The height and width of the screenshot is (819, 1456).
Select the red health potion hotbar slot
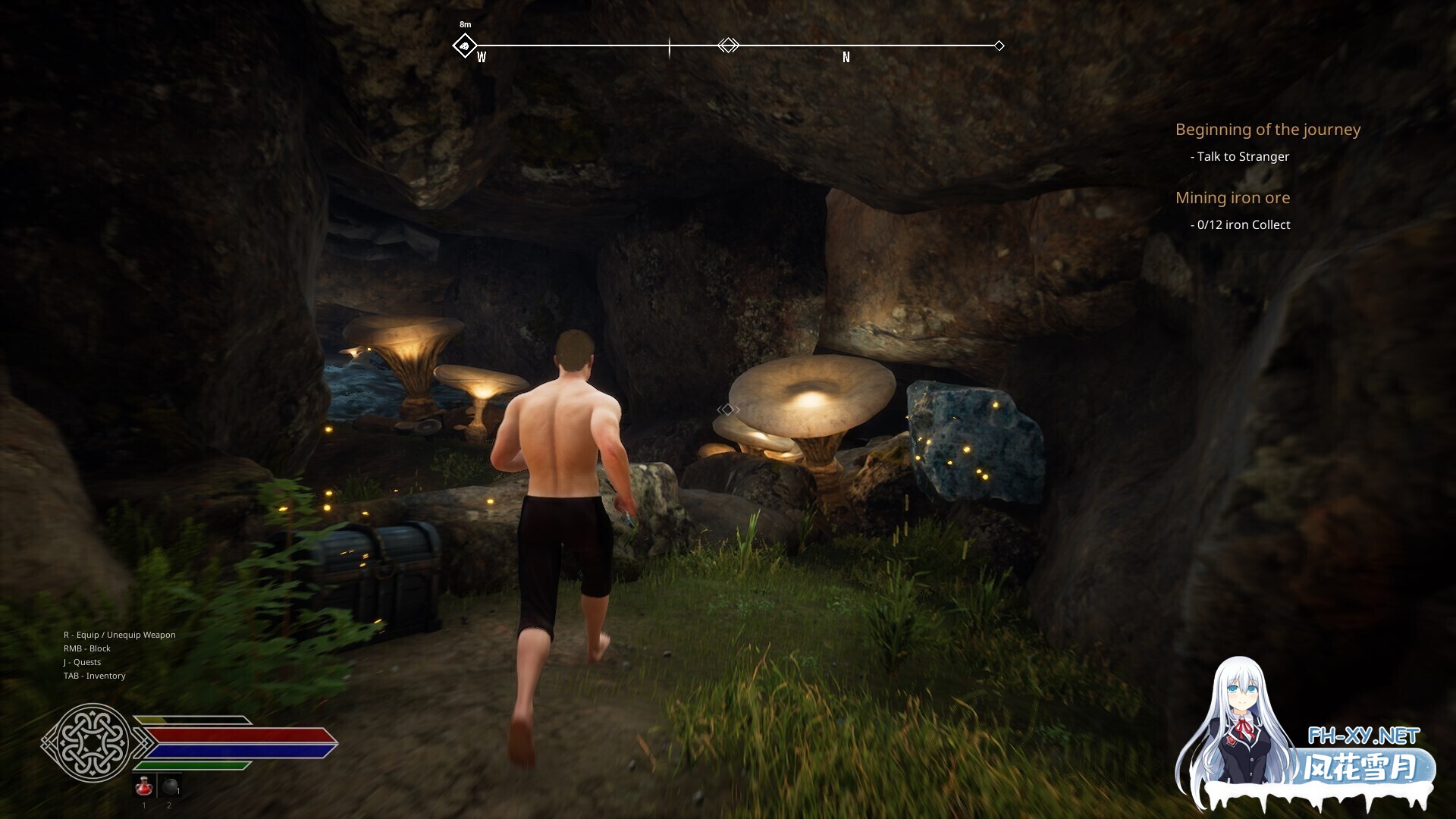click(x=144, y=787)
